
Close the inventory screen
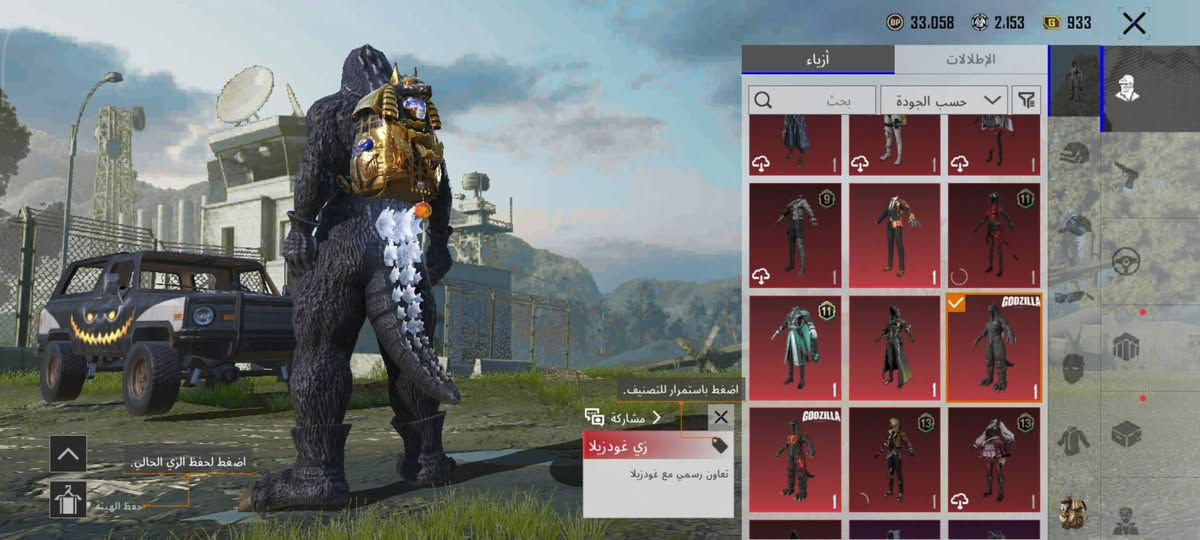pos(1133,24)
